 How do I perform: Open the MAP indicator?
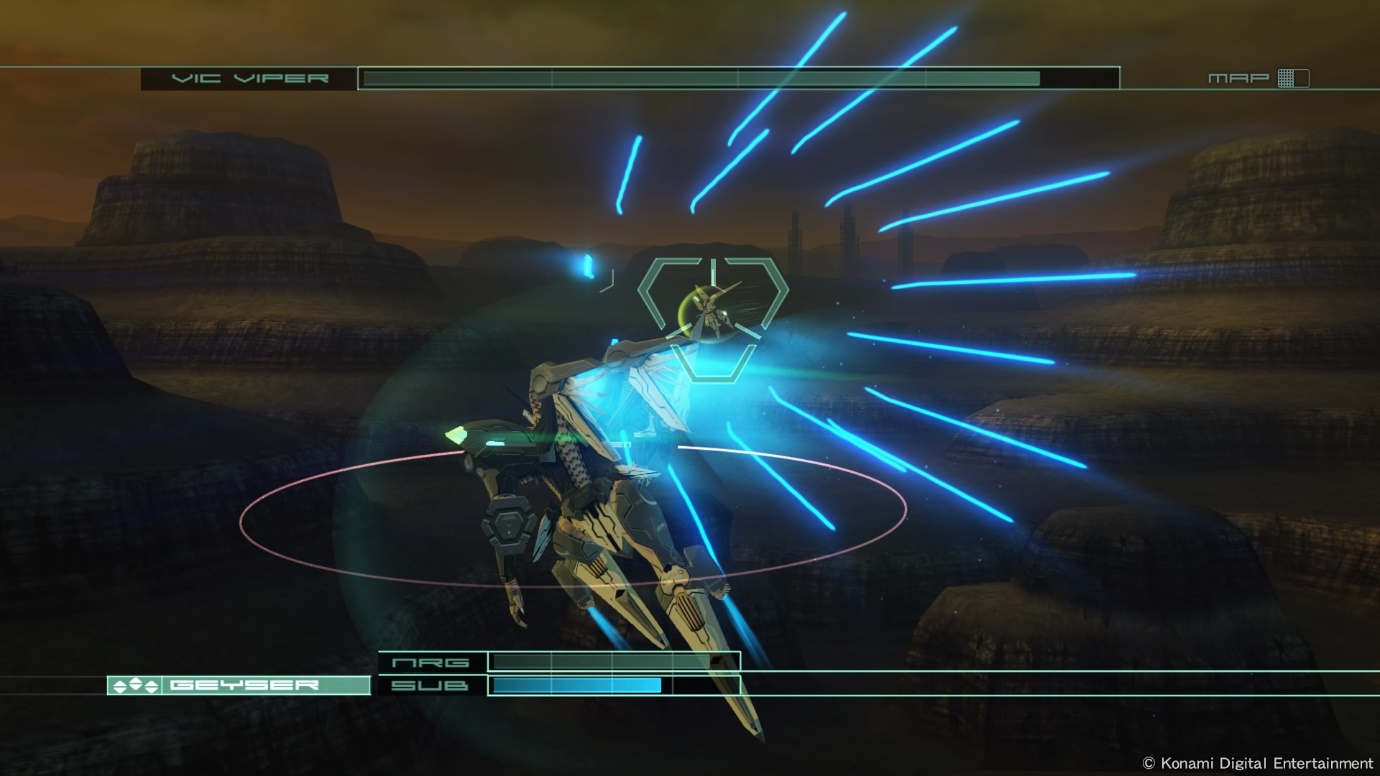(x=1257, y=78)
